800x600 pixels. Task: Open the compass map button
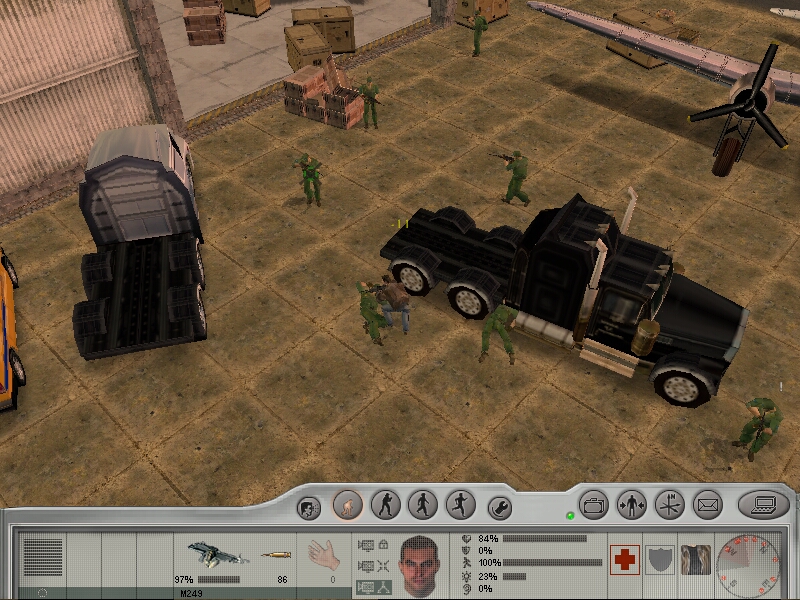[x=669, y=504]
